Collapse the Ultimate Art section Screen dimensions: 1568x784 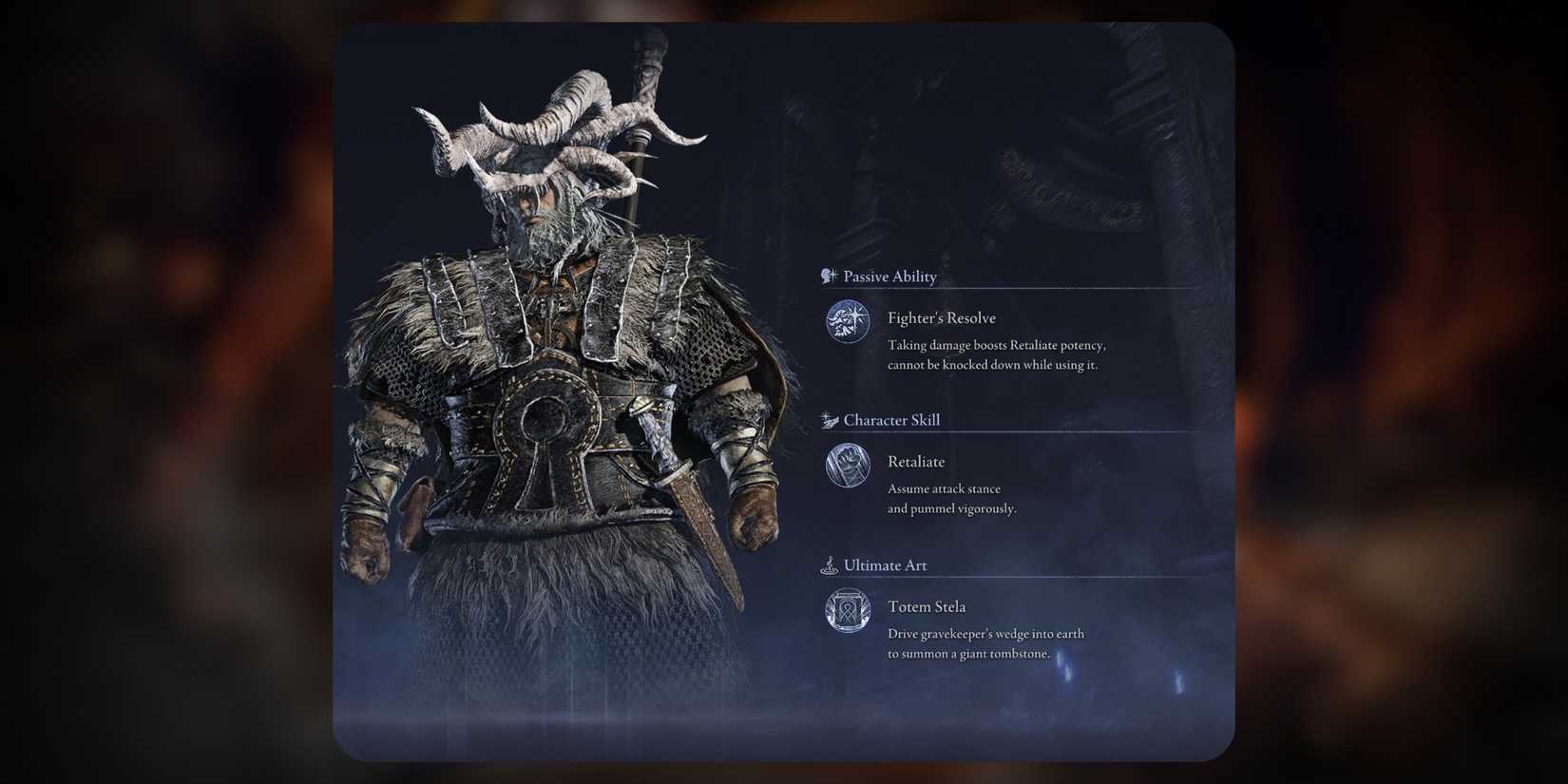[884, 564]
